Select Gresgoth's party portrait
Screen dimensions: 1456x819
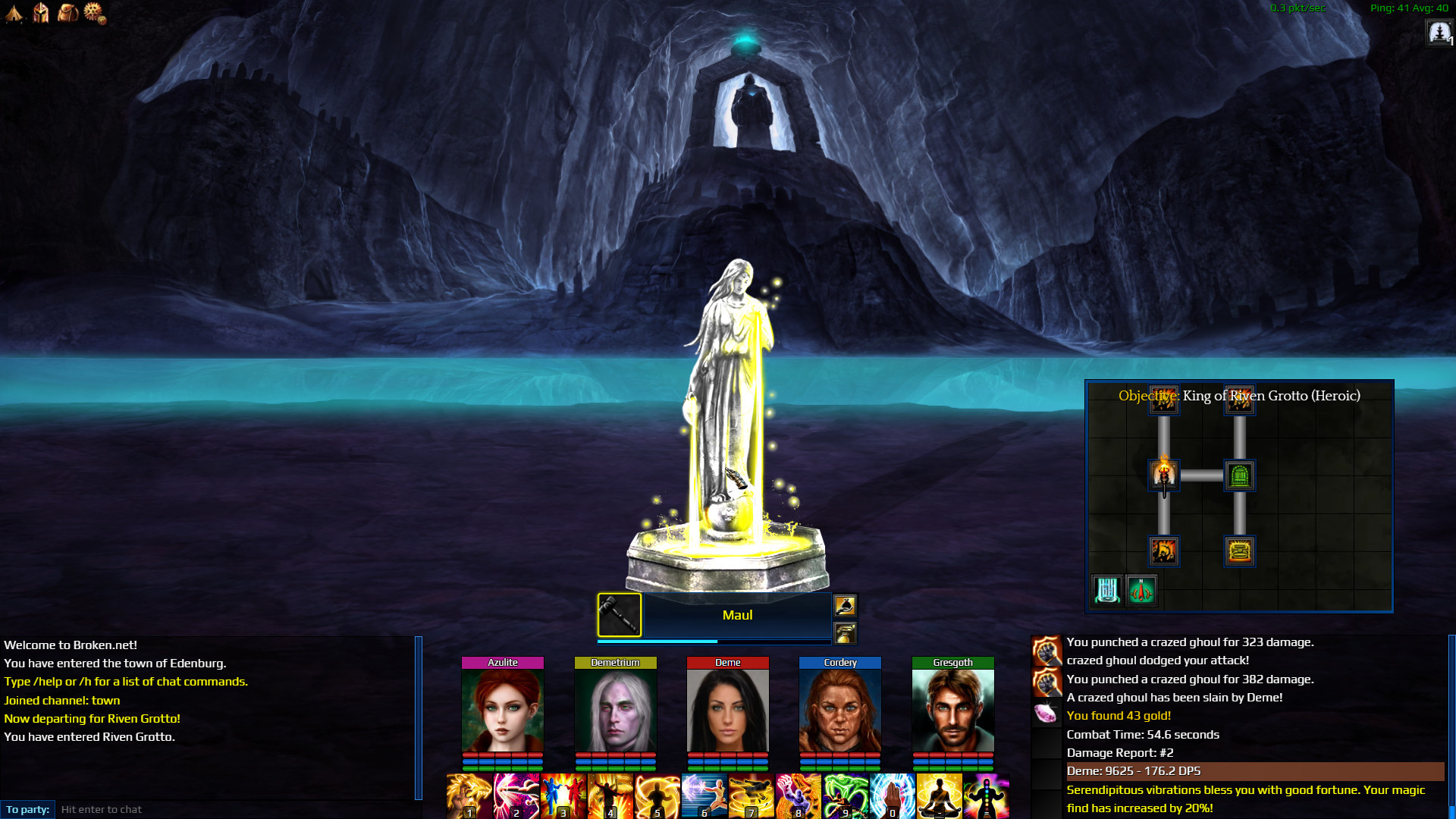[952, 710]
